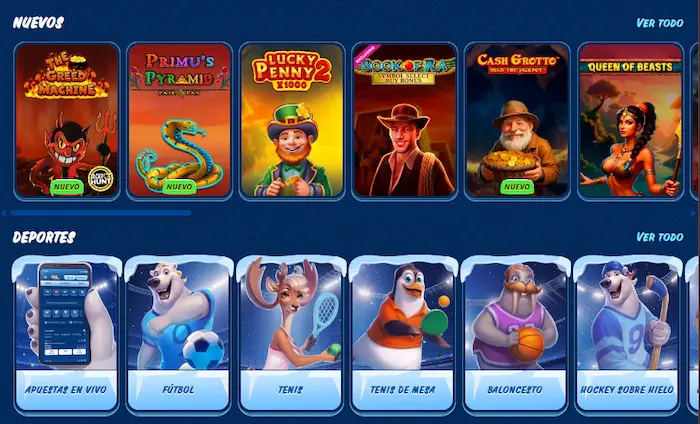Open the Queen of Beasts game
Screen dimensions: 700x424
tap(630, 120)
